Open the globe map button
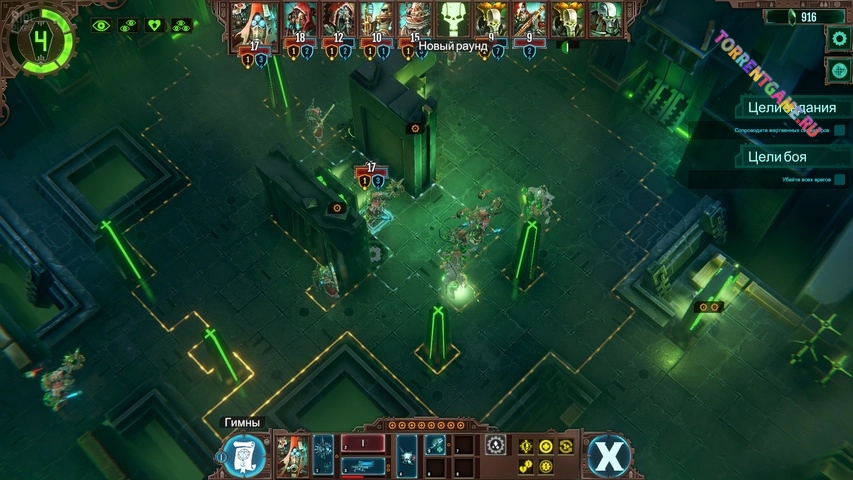 pos(838,71)
